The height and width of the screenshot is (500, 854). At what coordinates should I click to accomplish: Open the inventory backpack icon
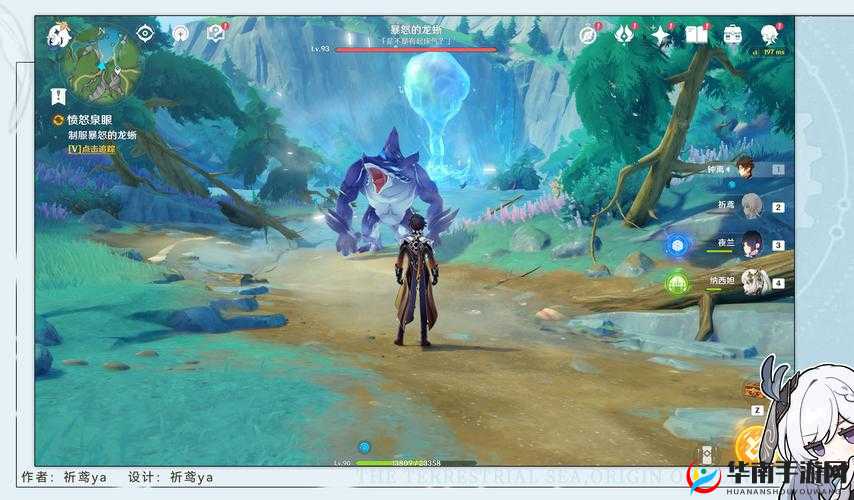(733, 35)
